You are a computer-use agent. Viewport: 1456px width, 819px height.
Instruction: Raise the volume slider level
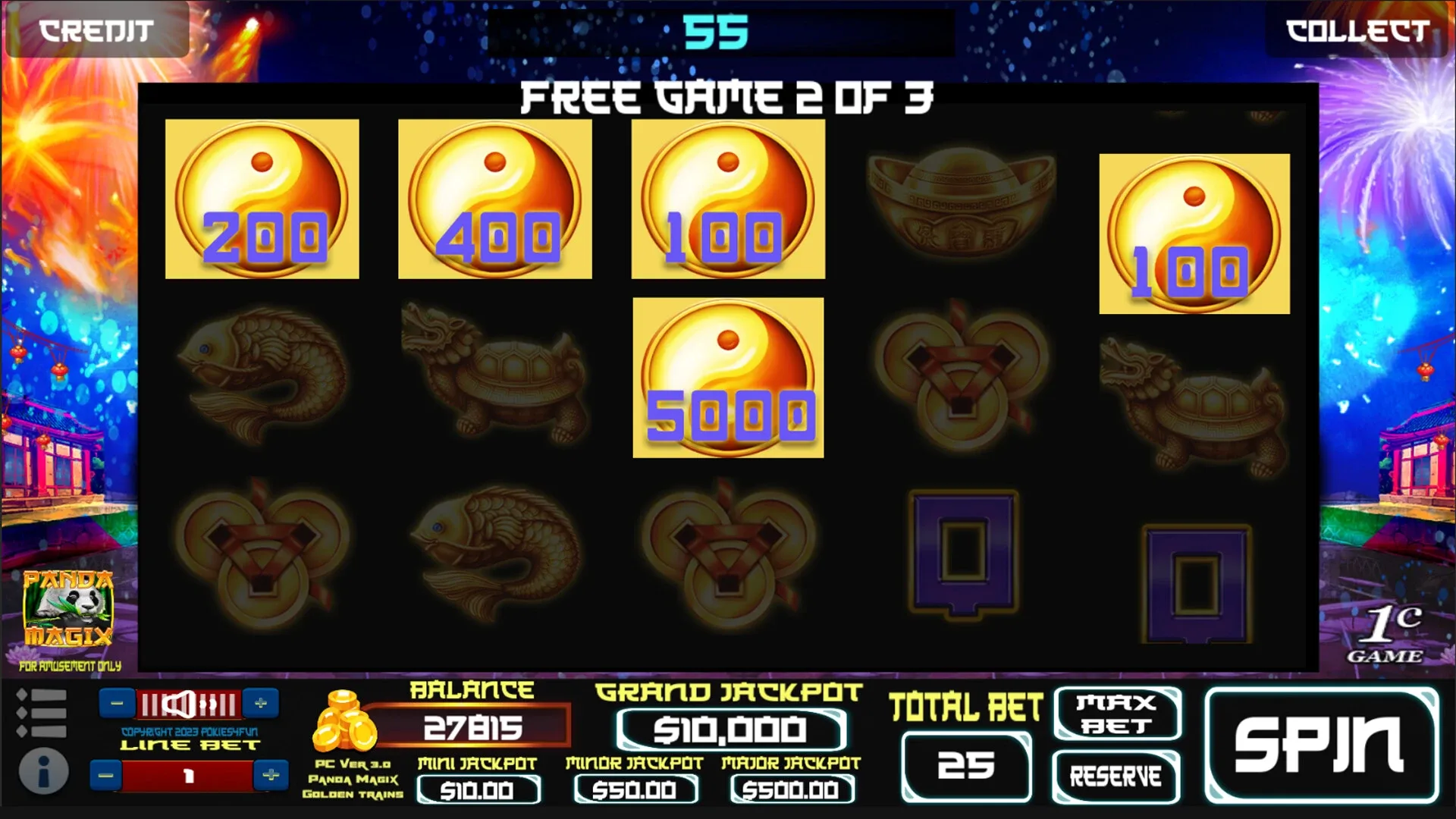[x=262, y=702]
